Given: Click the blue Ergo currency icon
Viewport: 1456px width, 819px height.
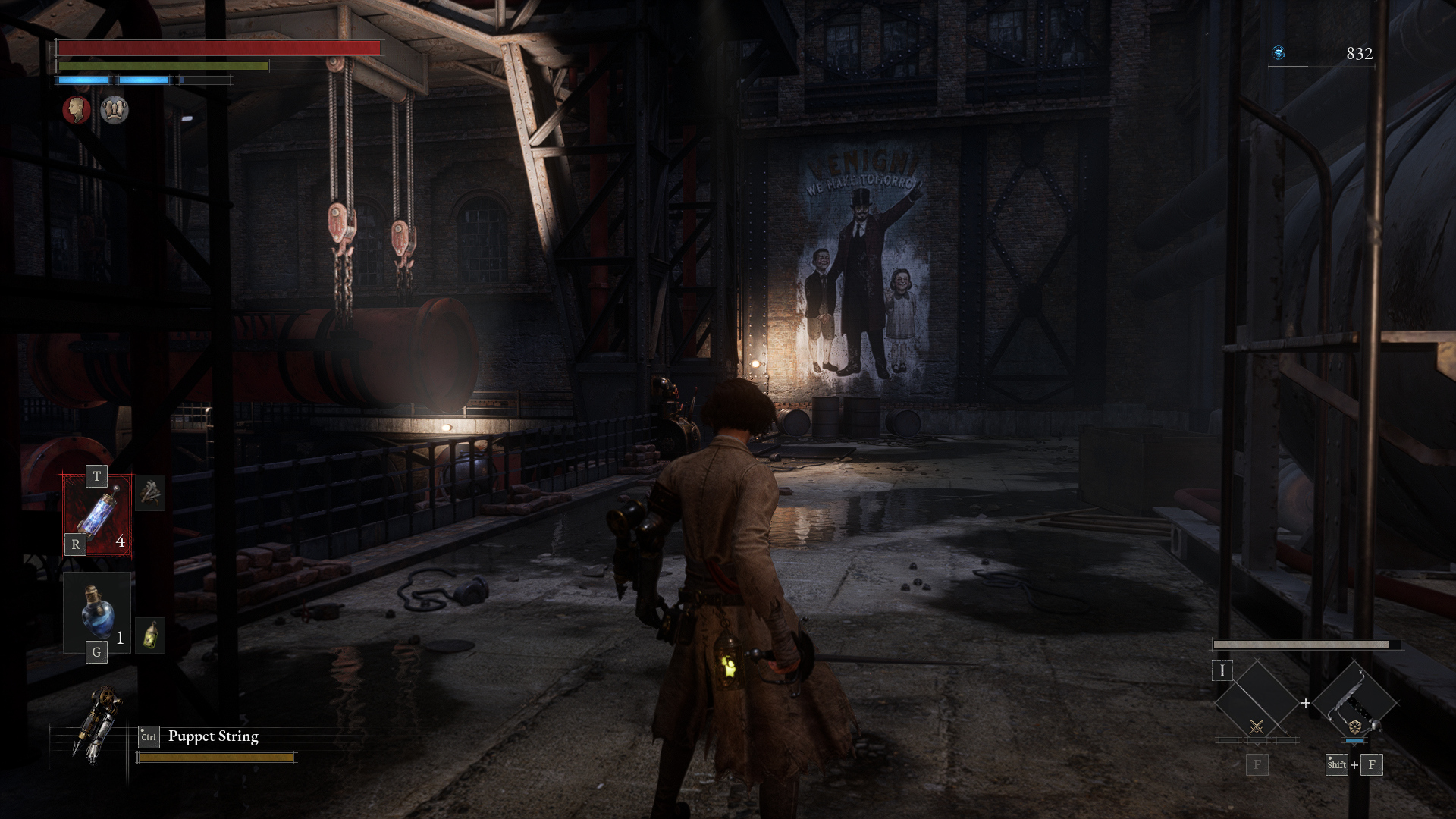Looking at the screenshot, I should click(1279, 53).
